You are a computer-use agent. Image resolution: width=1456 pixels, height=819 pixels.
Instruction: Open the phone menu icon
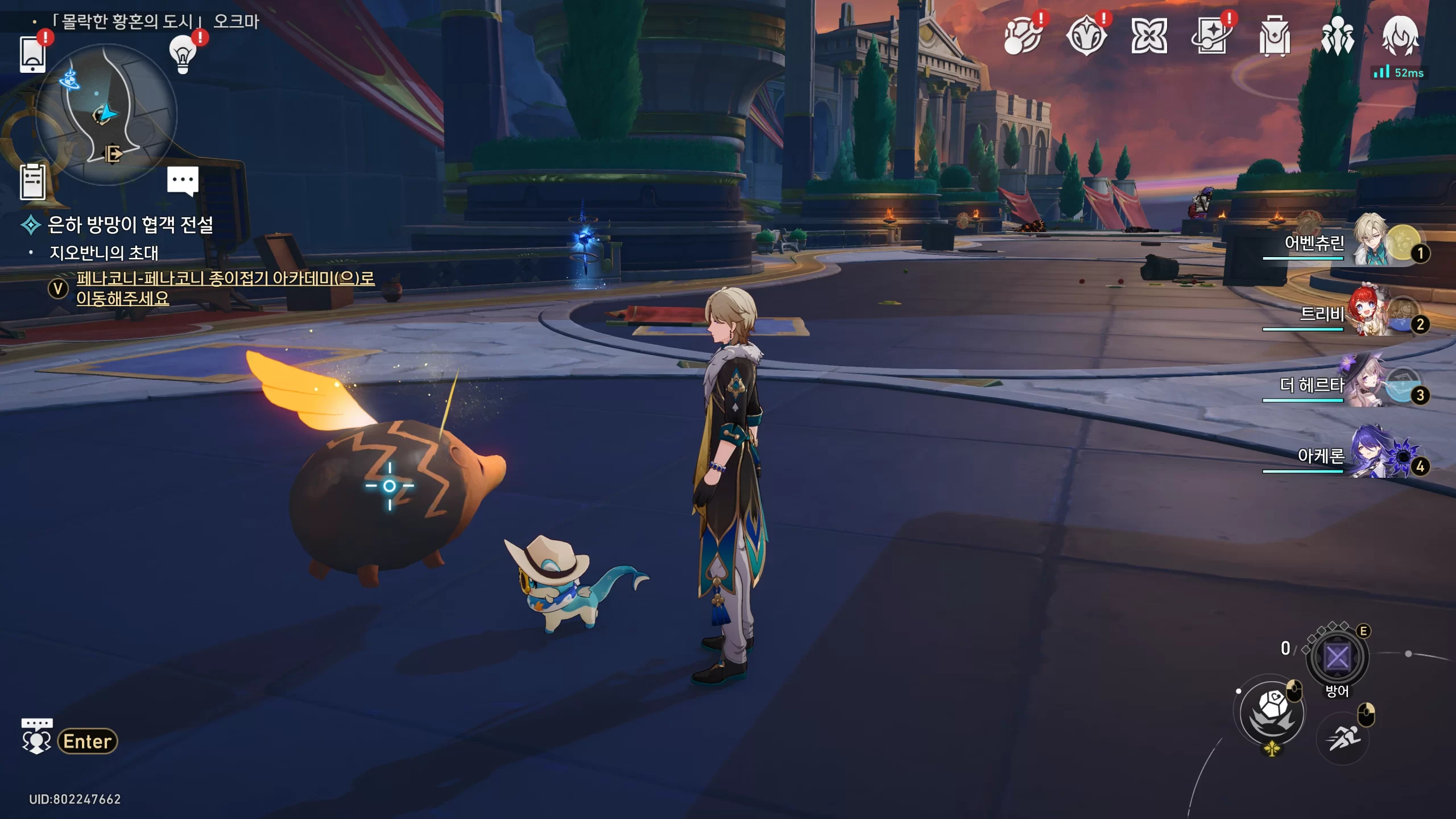pyautogui.click(x=32, y=55)
